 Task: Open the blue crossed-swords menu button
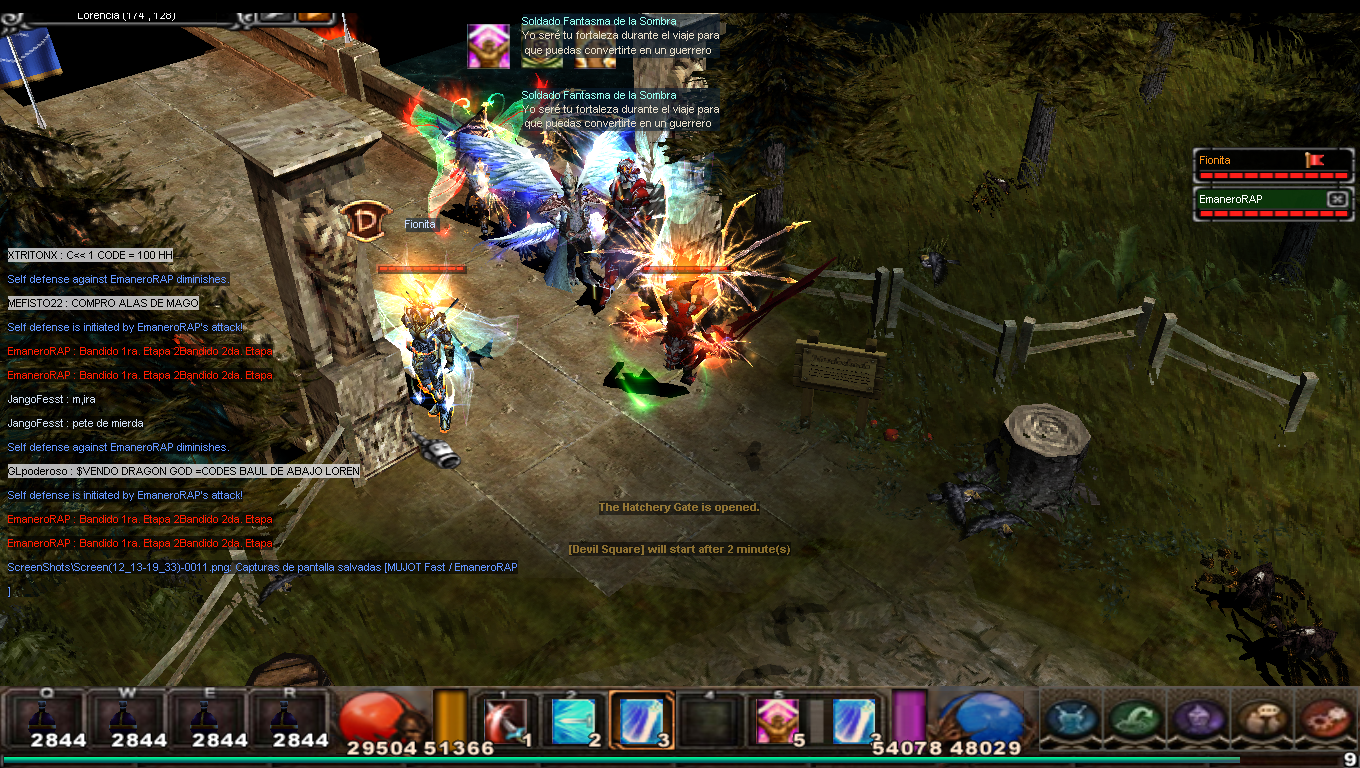click(1073, 718)
